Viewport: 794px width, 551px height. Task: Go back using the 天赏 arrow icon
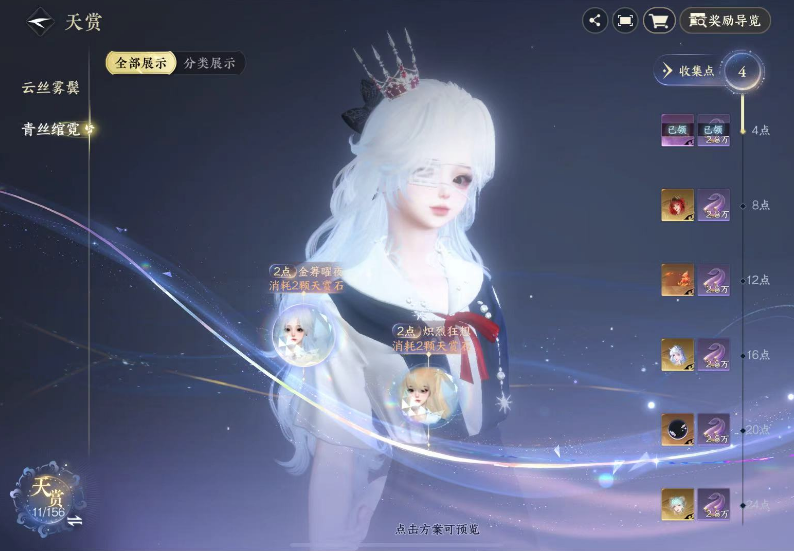40,21
